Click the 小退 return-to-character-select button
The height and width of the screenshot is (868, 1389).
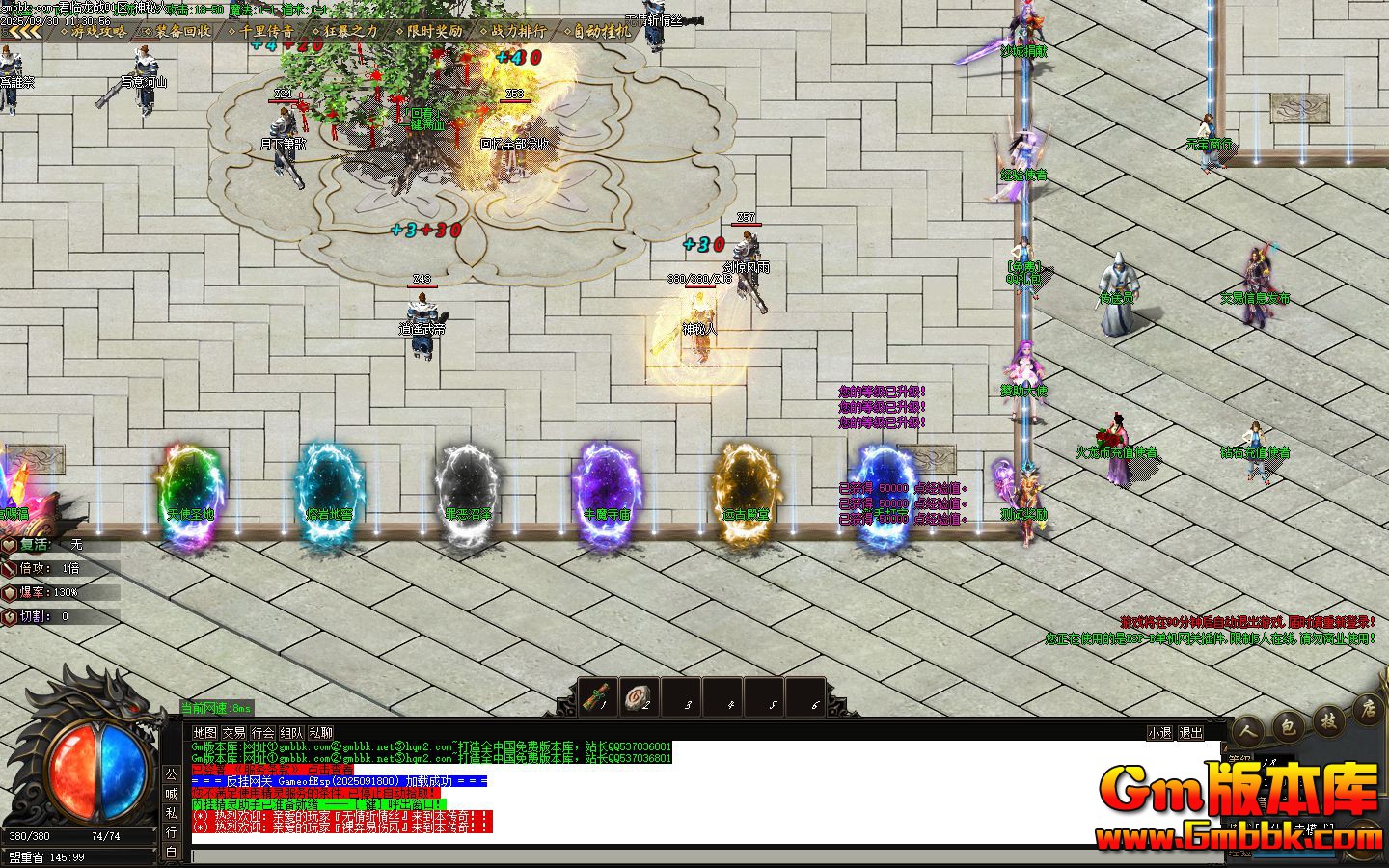pos(1159,733)
